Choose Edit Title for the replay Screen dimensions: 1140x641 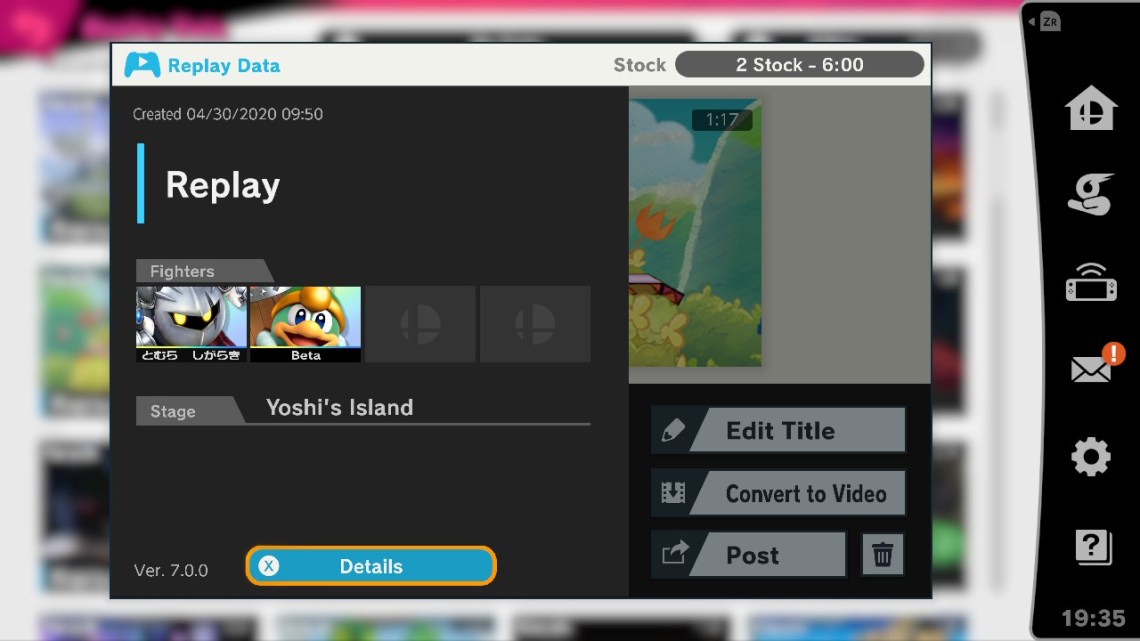coord(779,431)
